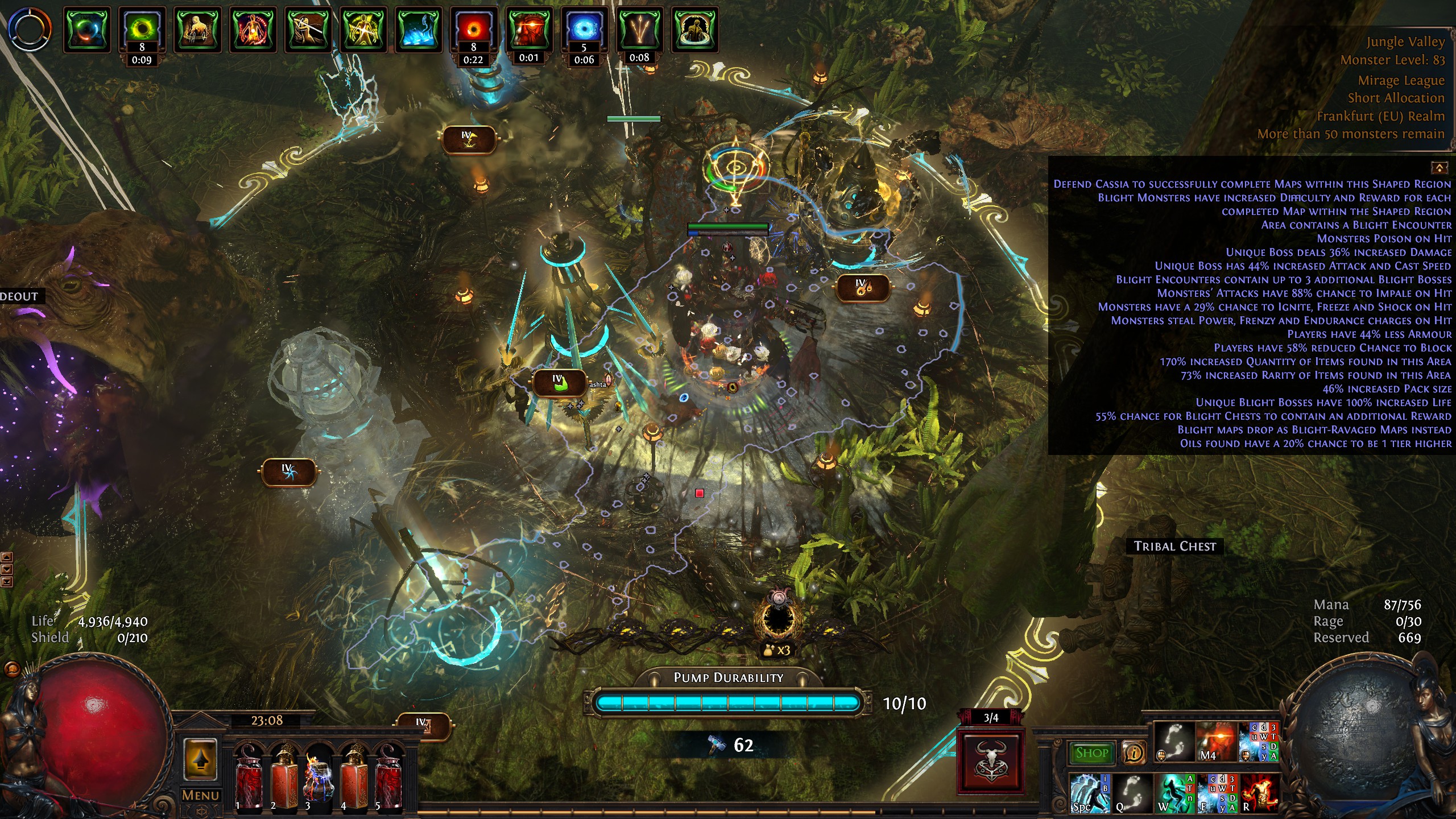Select the Q footprints move skill
1456x819 pixels.
[1132, 793]
